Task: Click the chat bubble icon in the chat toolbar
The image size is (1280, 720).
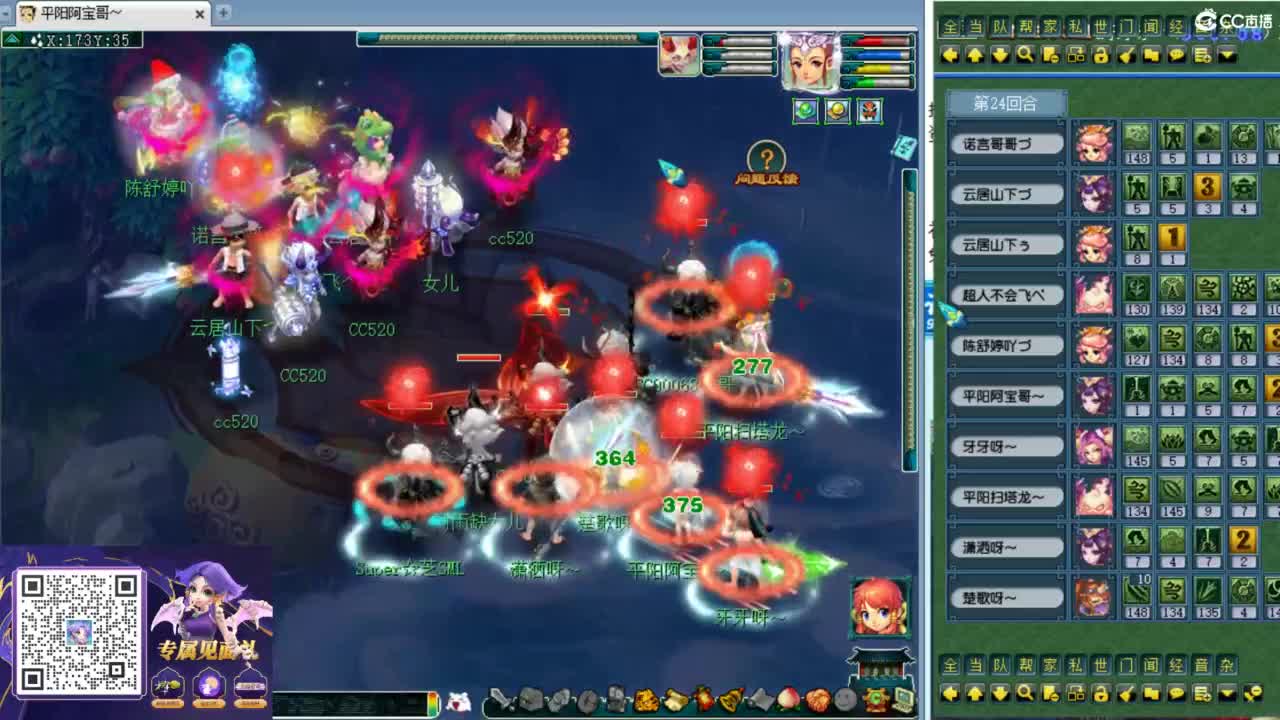Action: pyautogui.click(x=1177, y=55)
